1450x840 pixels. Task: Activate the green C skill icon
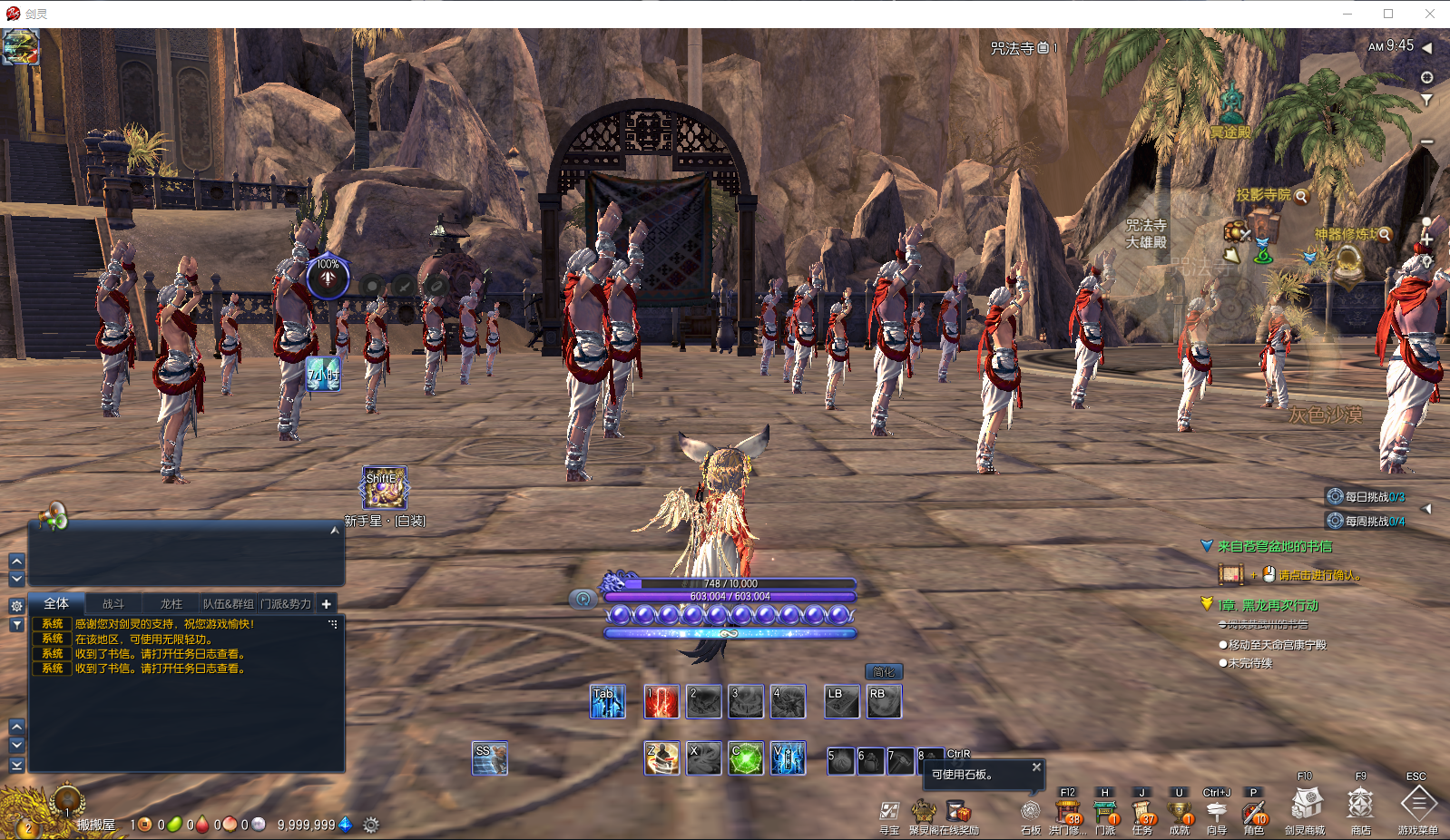point(746,758)
